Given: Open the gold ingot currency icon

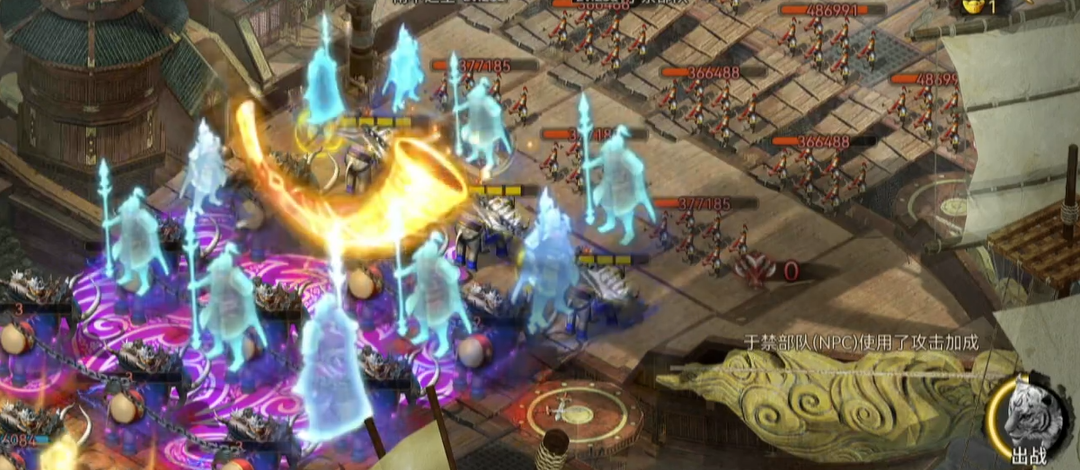Looking at the screenshot, I should (x=972, y=6).
